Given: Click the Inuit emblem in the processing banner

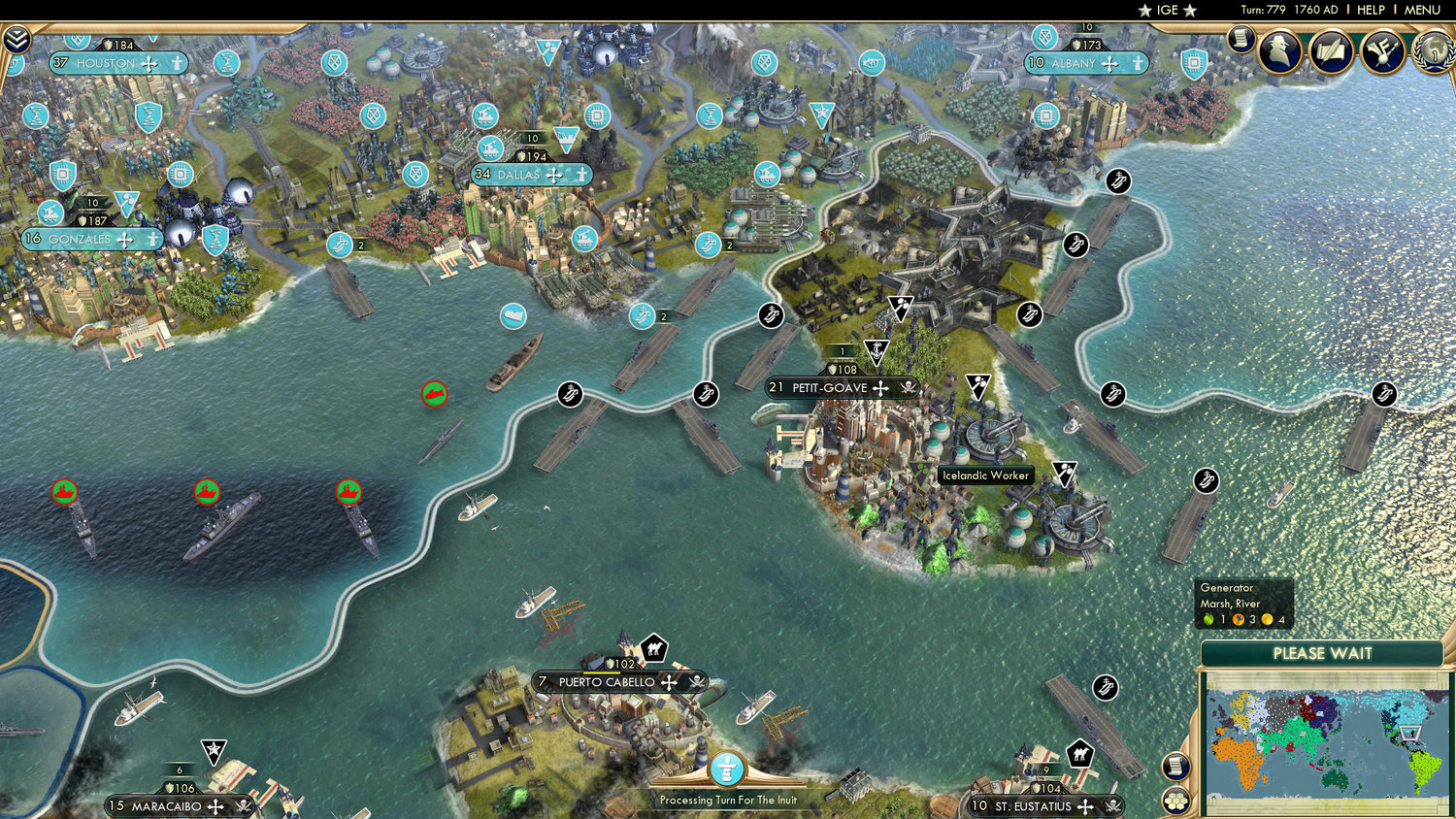Looking at the screenshot, I should 727,768.
